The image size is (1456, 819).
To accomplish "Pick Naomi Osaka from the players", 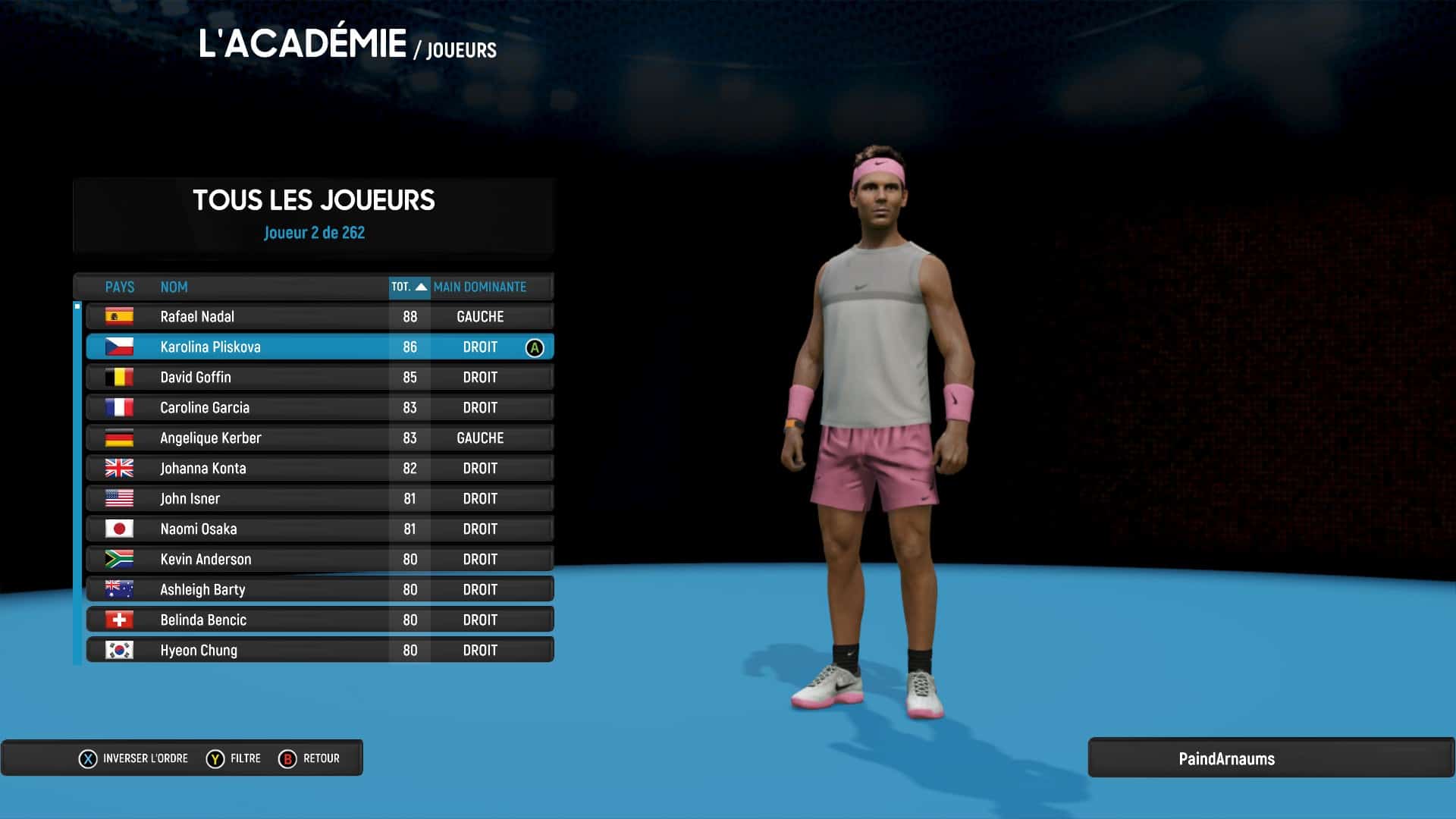I will (x=319, y=529).
